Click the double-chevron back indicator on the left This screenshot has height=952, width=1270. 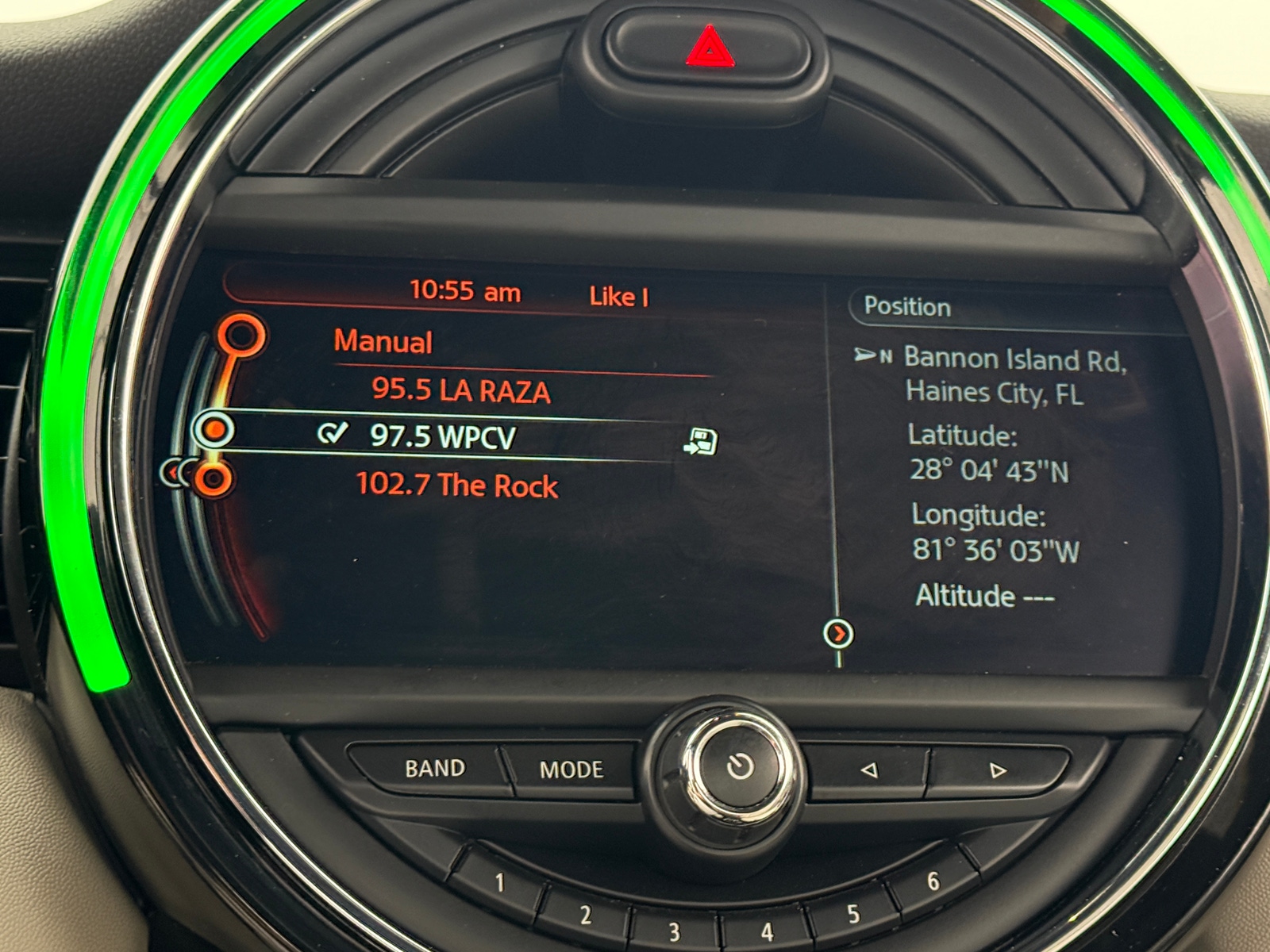(175, 471)
